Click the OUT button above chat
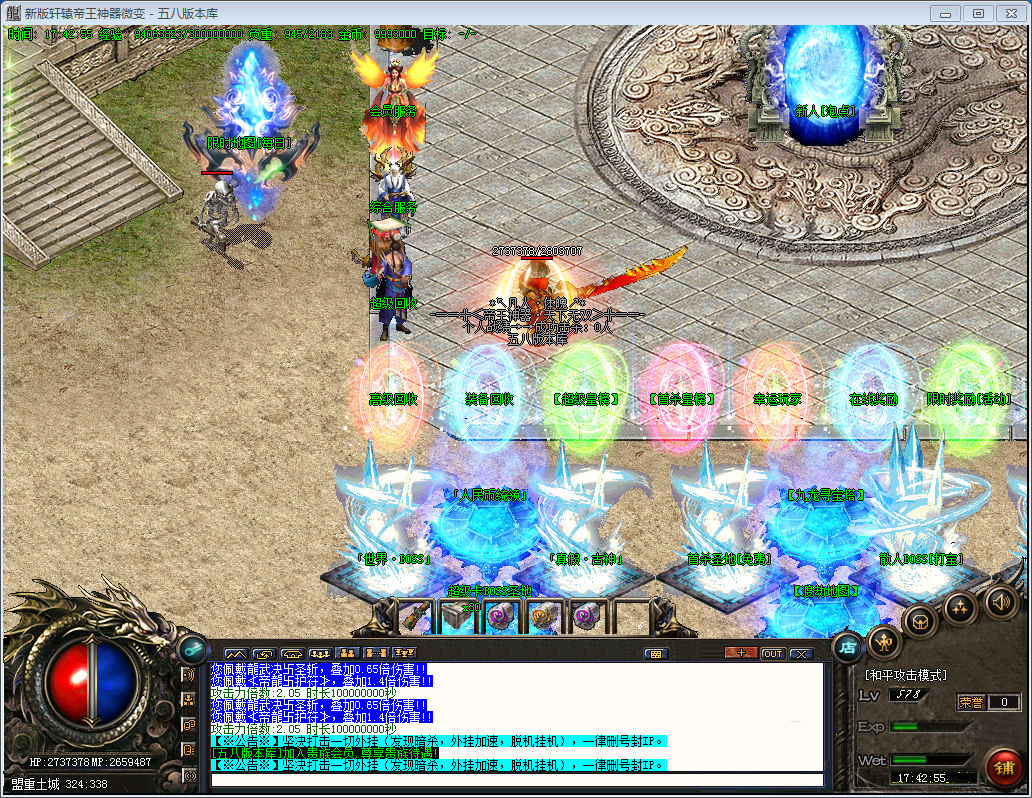 (772, 654)
